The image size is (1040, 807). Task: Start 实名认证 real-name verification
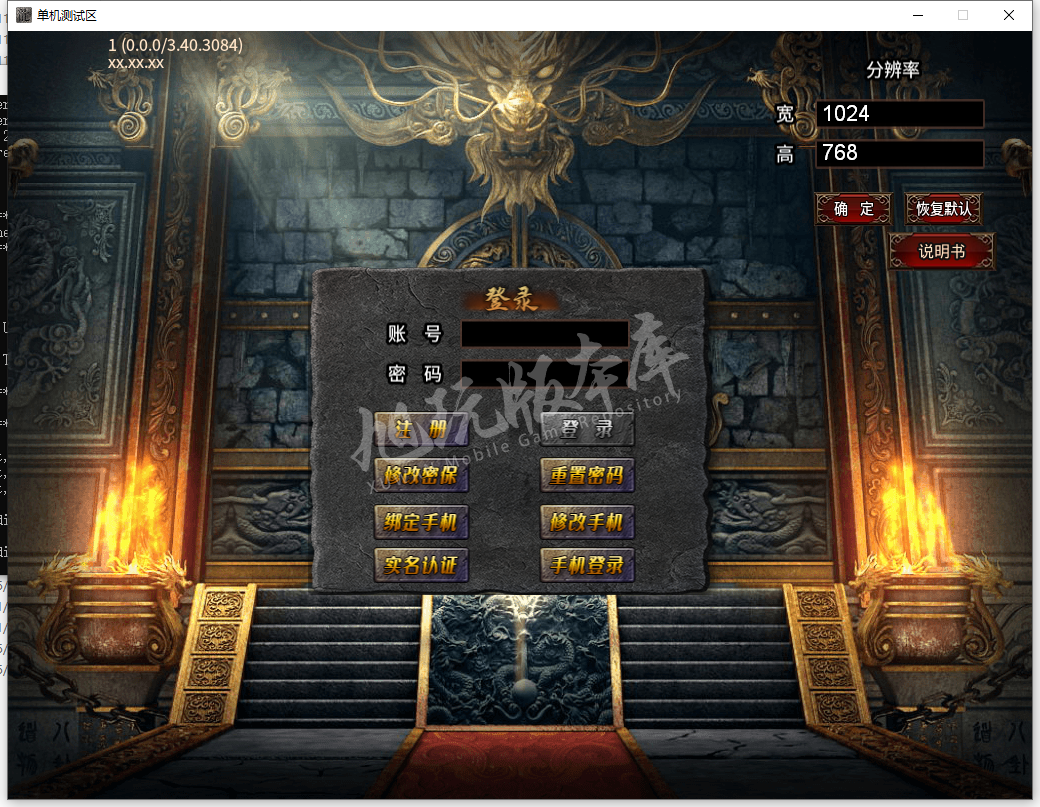click(x=421, y=565)
